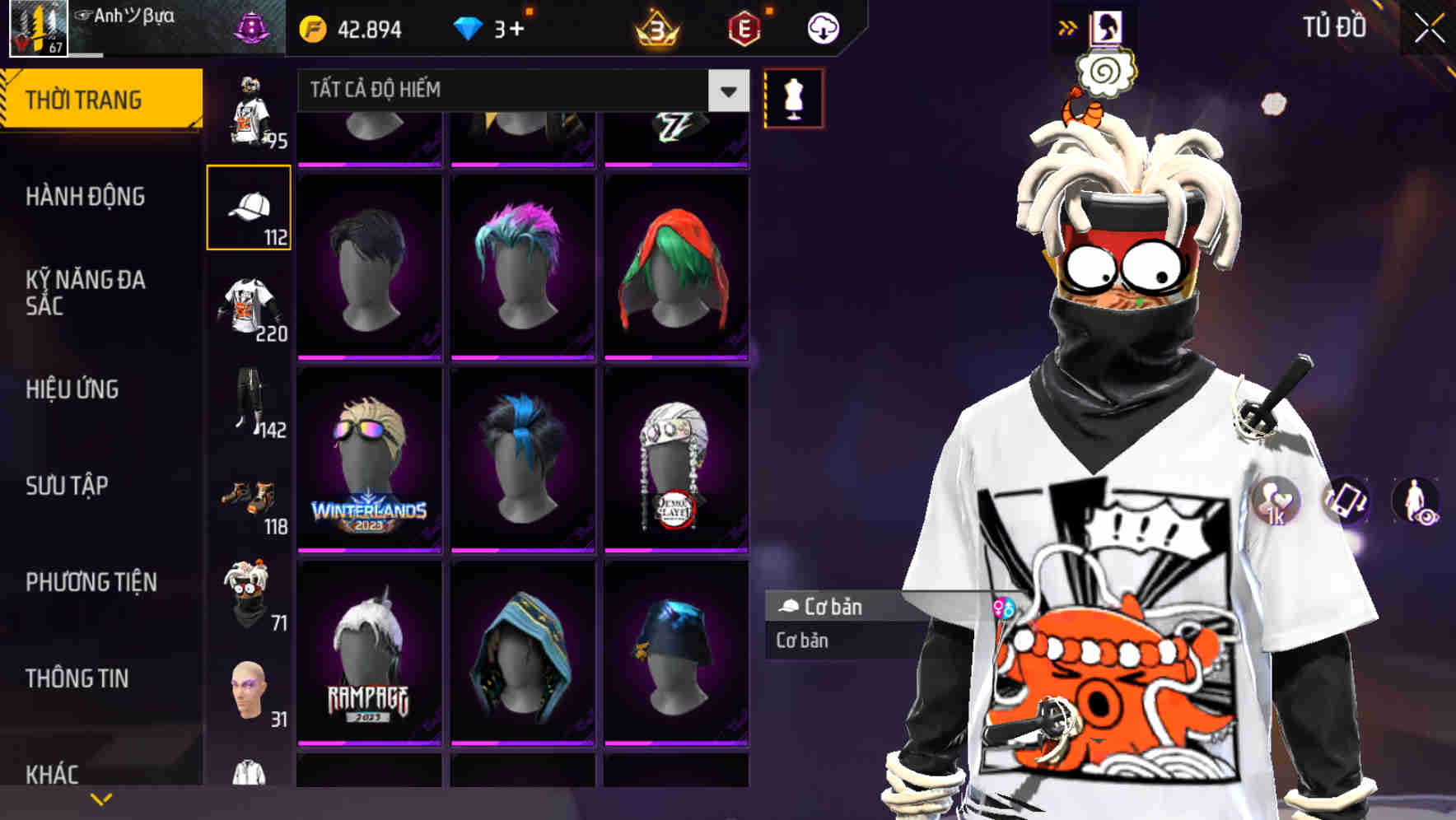Click the cloud download icon in top bar
This screenshot has height=820, width=1456.
tap(822, 27)
